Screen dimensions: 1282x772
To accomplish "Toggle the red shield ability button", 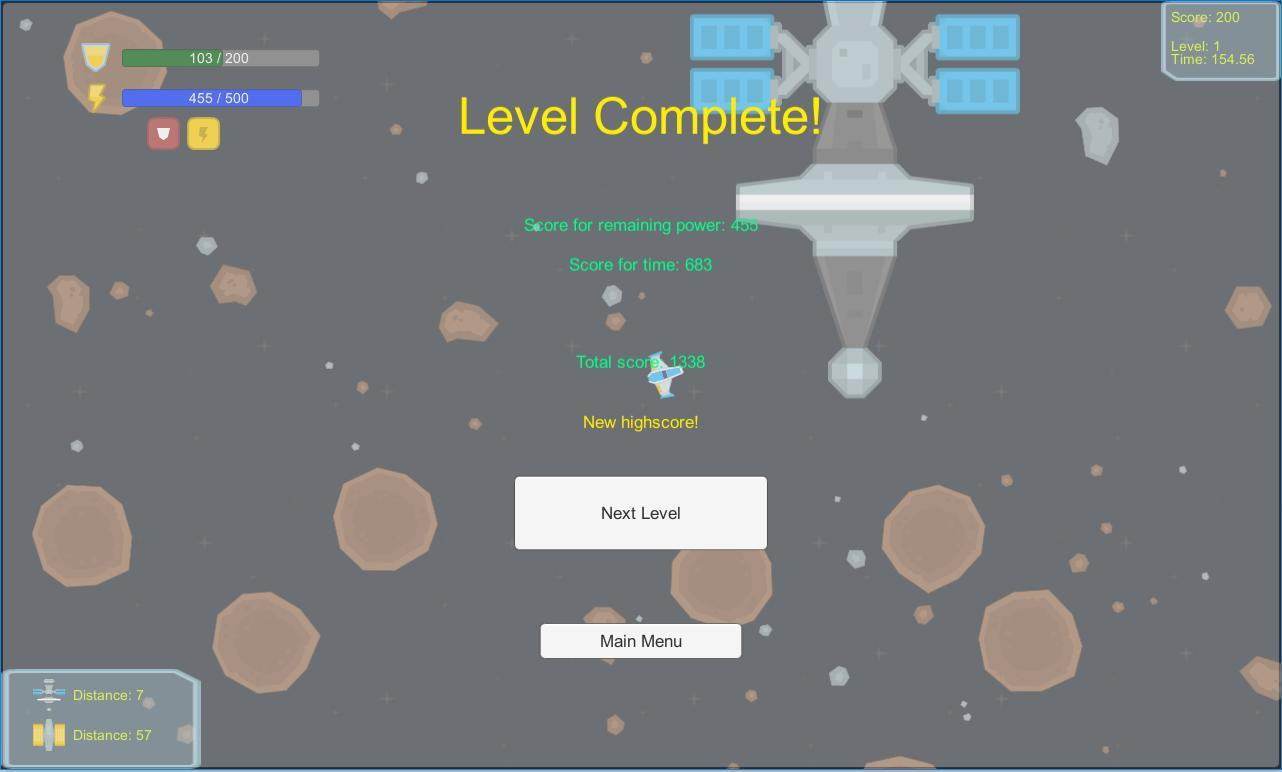I will pos(163,133).
